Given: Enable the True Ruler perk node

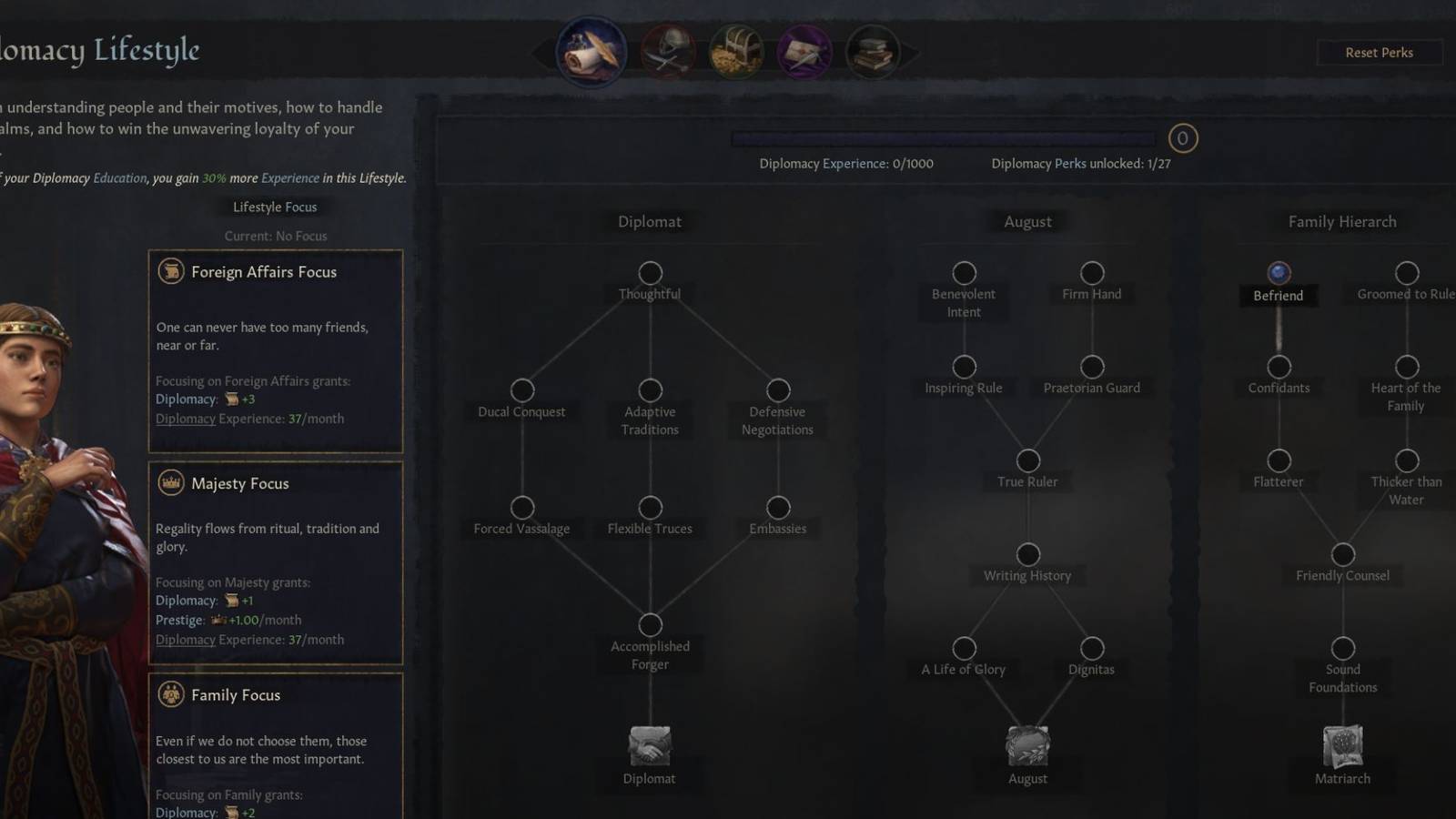Looking at the screenshot, I should [x=1027, y=460].
